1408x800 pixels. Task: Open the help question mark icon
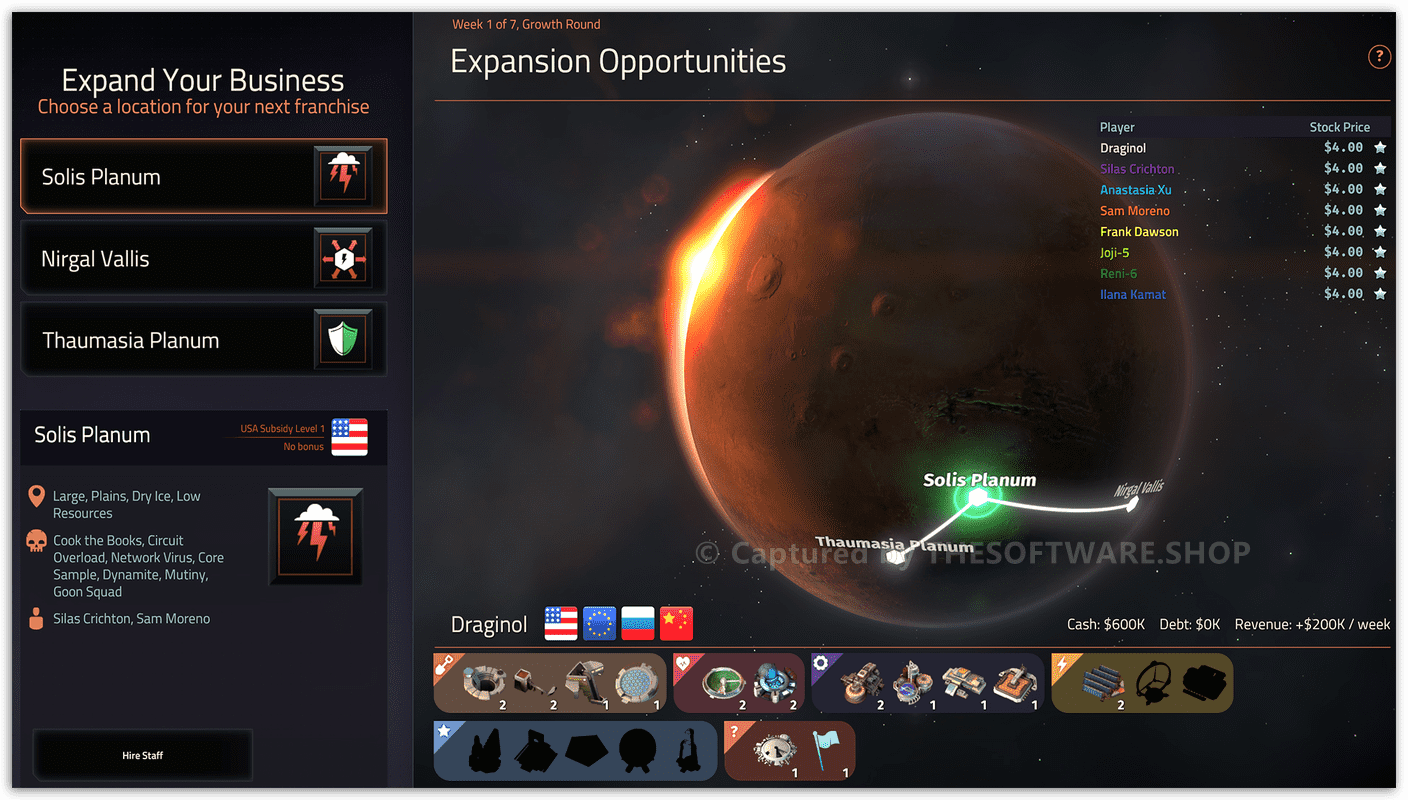[x=1379, y=57]
